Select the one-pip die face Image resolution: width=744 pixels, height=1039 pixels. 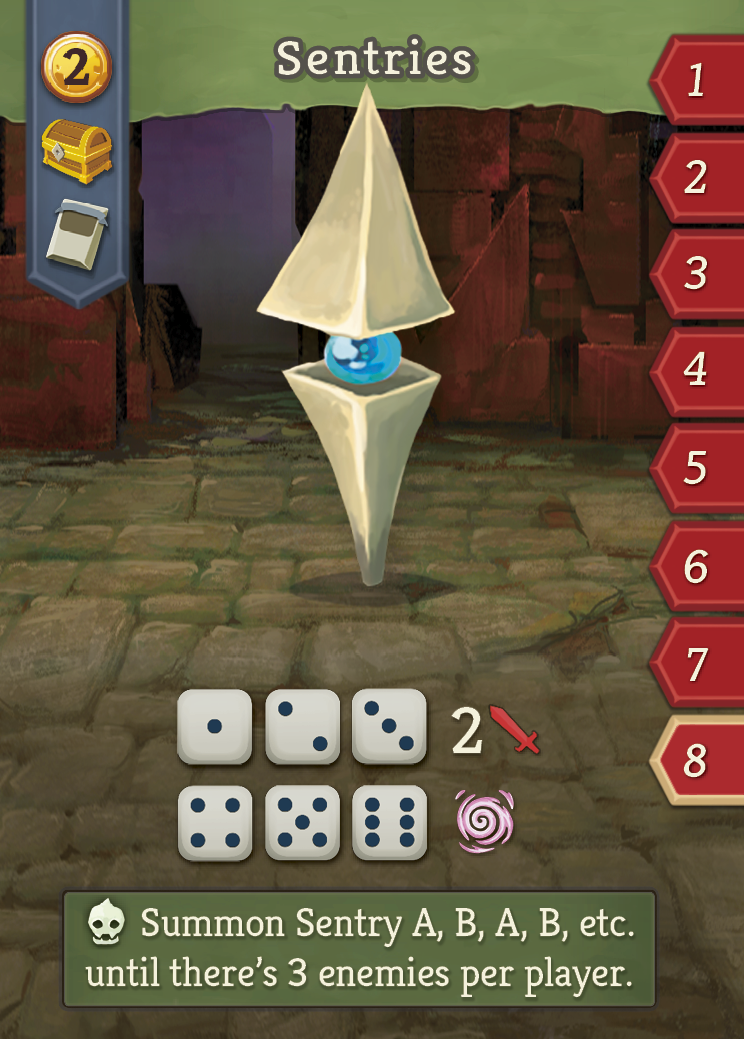click(x=214, y=727)
